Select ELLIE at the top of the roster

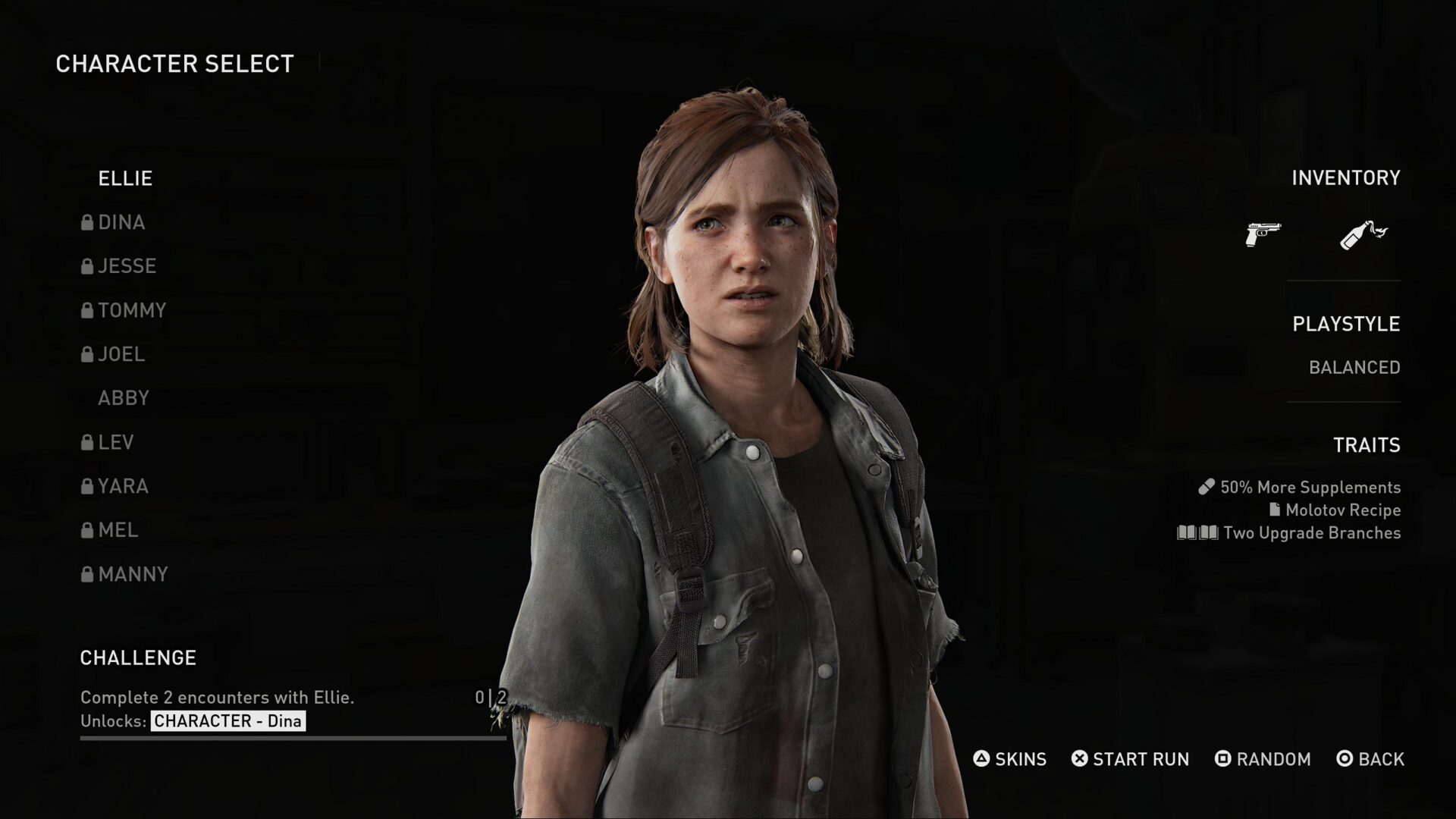pyautogui.click(x=124, y=178)
